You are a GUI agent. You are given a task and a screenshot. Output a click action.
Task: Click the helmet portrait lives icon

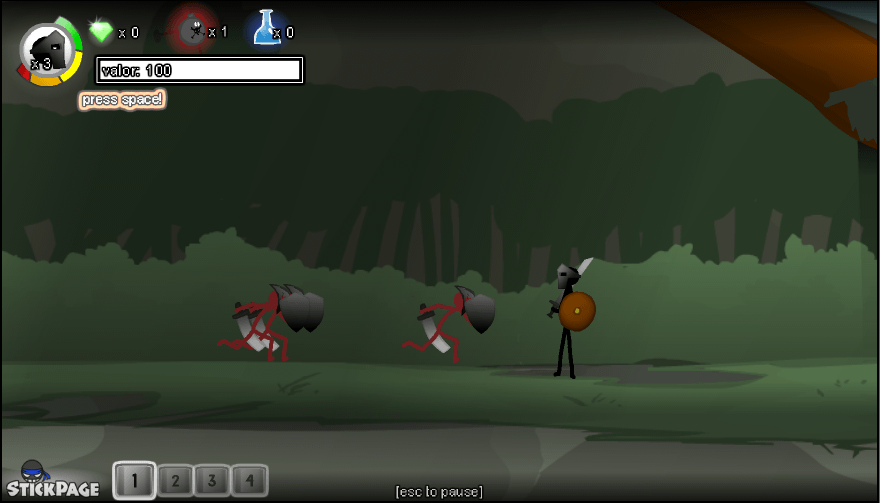49,49
